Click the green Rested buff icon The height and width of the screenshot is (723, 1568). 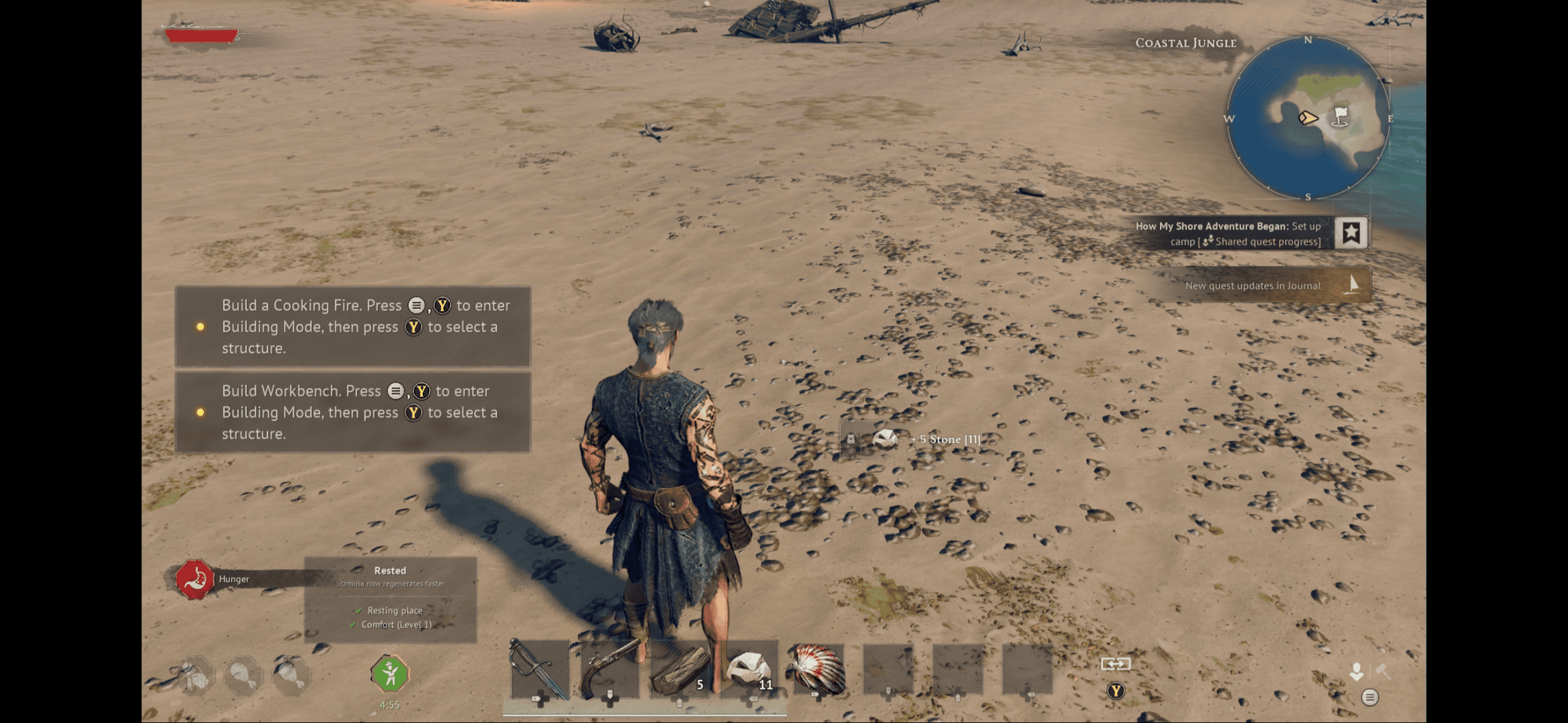point(390,674)
